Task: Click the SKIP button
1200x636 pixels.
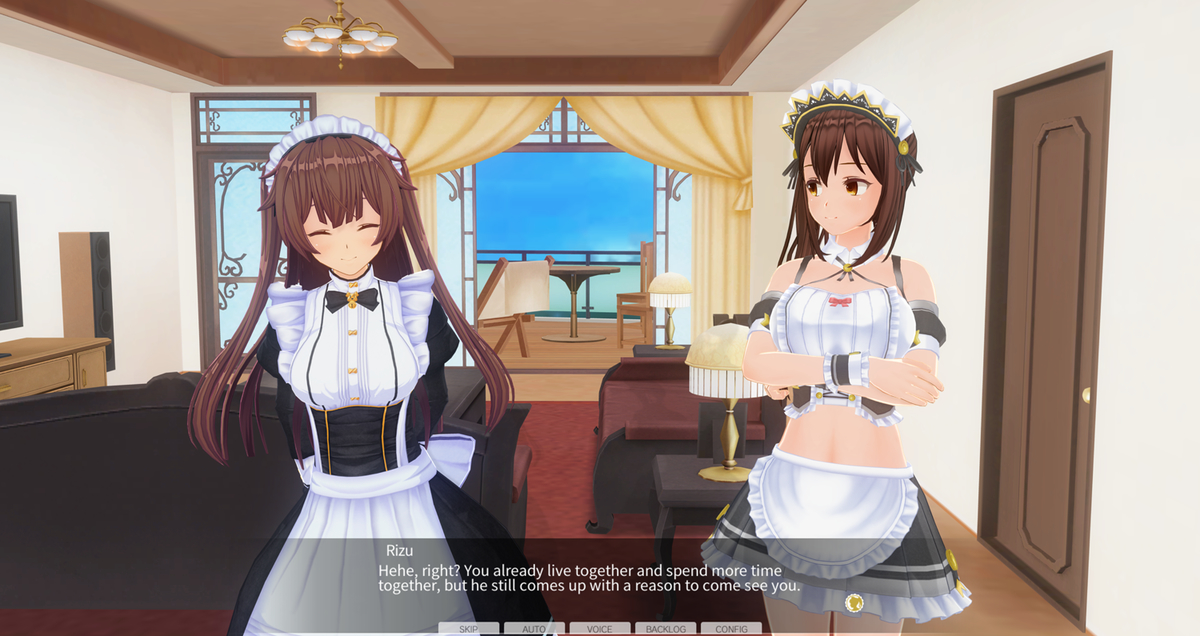Action: pyautogui.click(x=468, y=629)
